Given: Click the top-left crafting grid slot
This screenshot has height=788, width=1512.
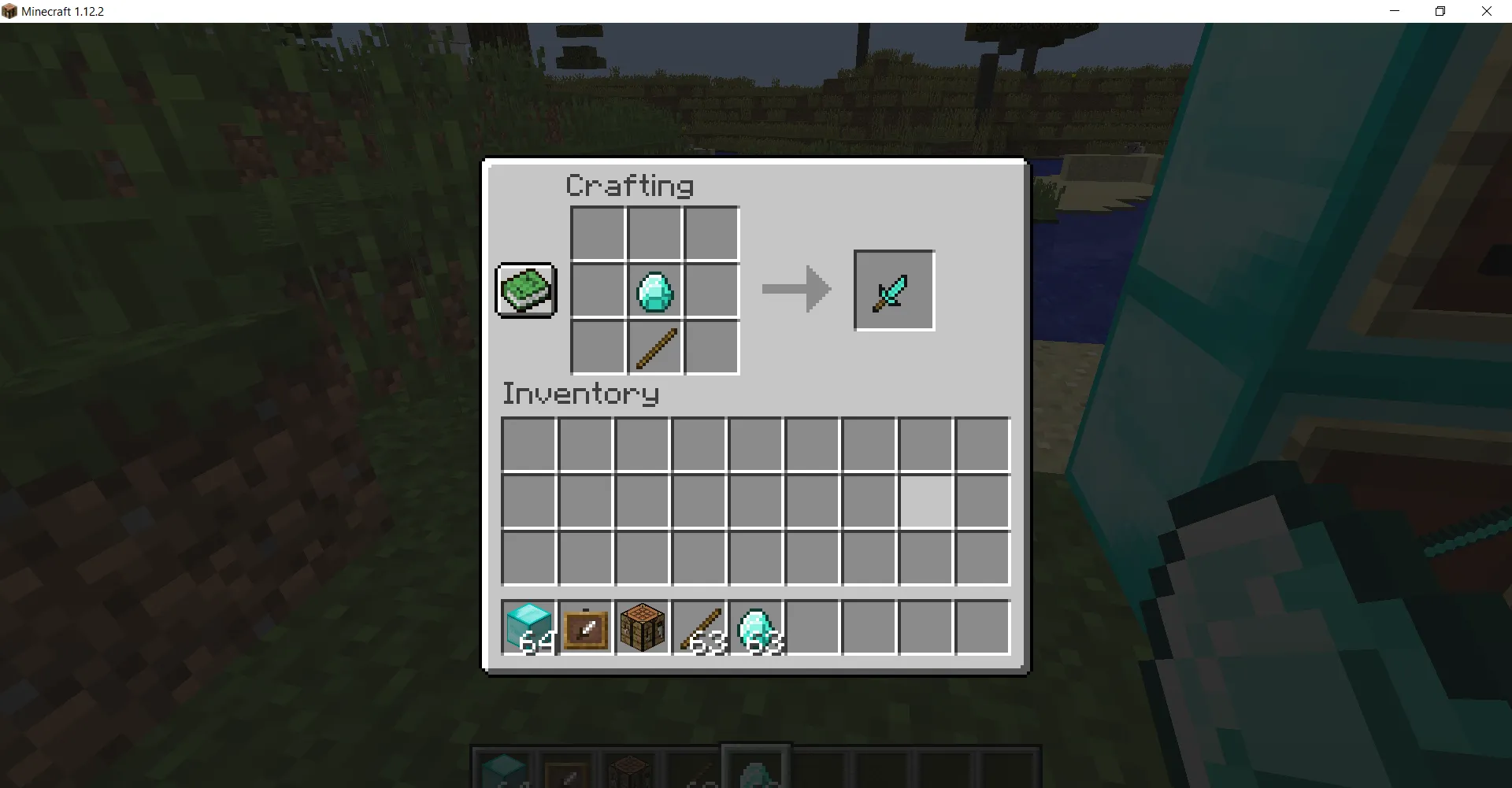Looking at the screenshot, I should click(597, 233).
